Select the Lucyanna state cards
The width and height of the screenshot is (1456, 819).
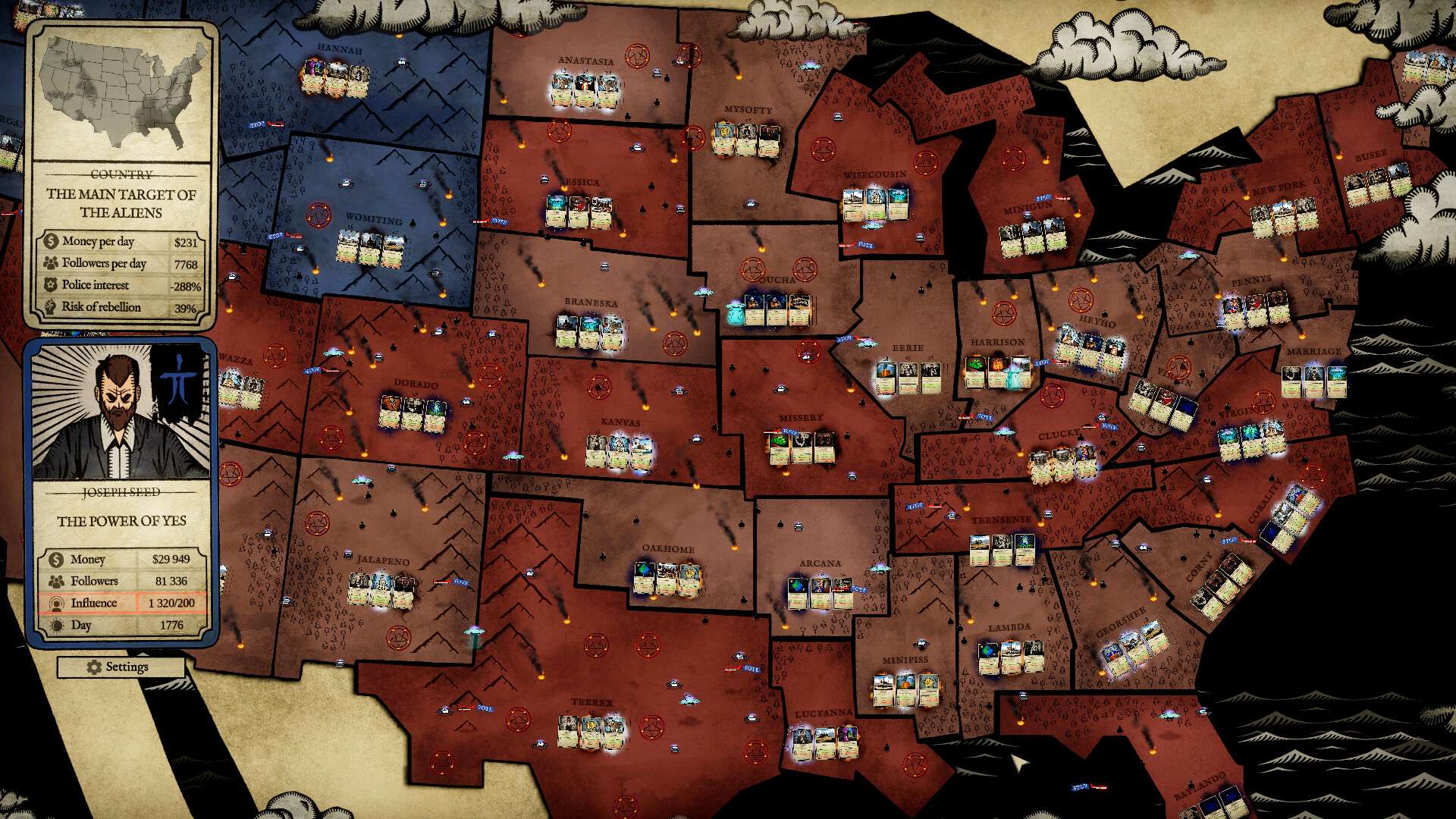(x=824, y=742)
